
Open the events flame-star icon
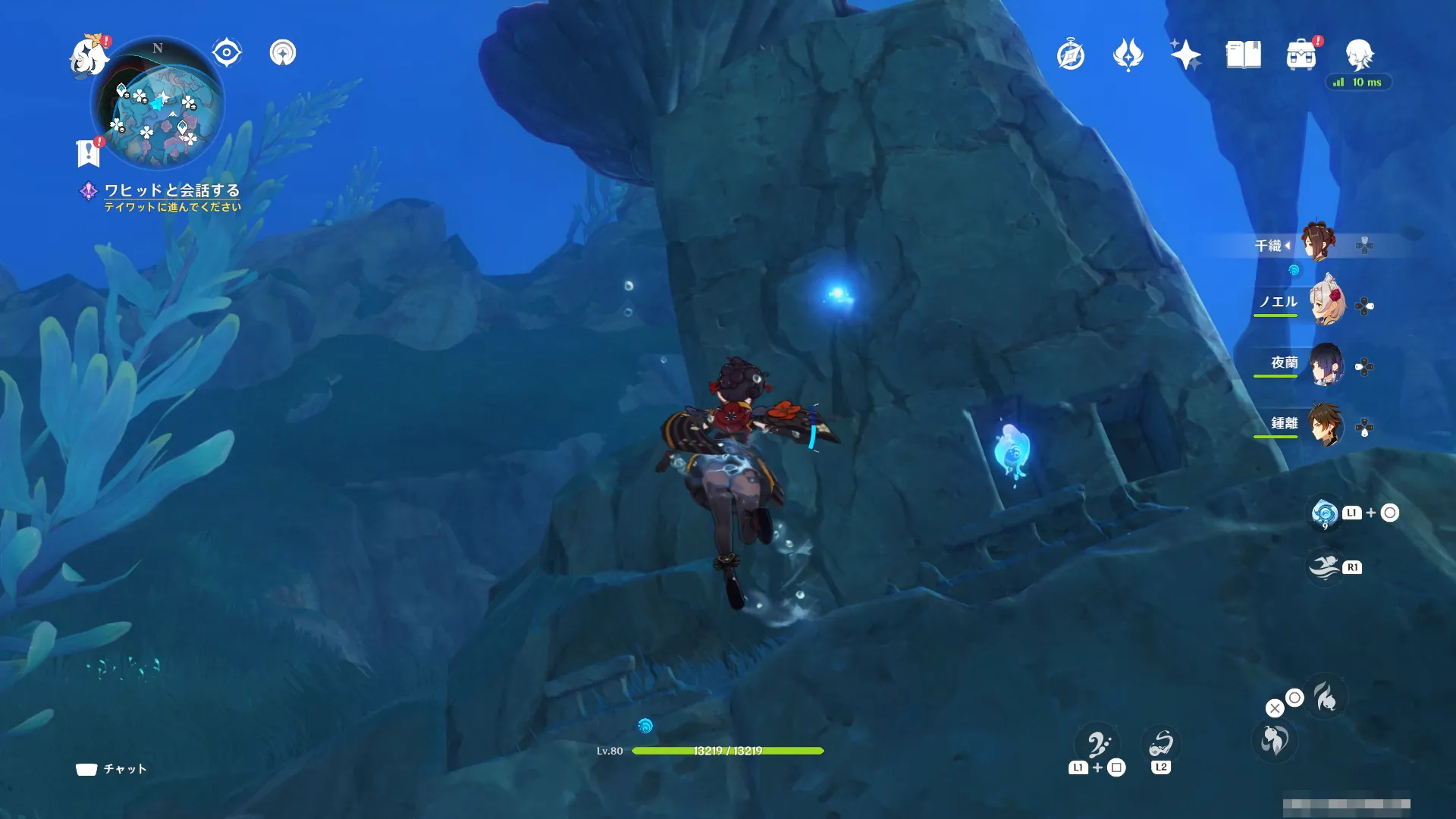1128,55
